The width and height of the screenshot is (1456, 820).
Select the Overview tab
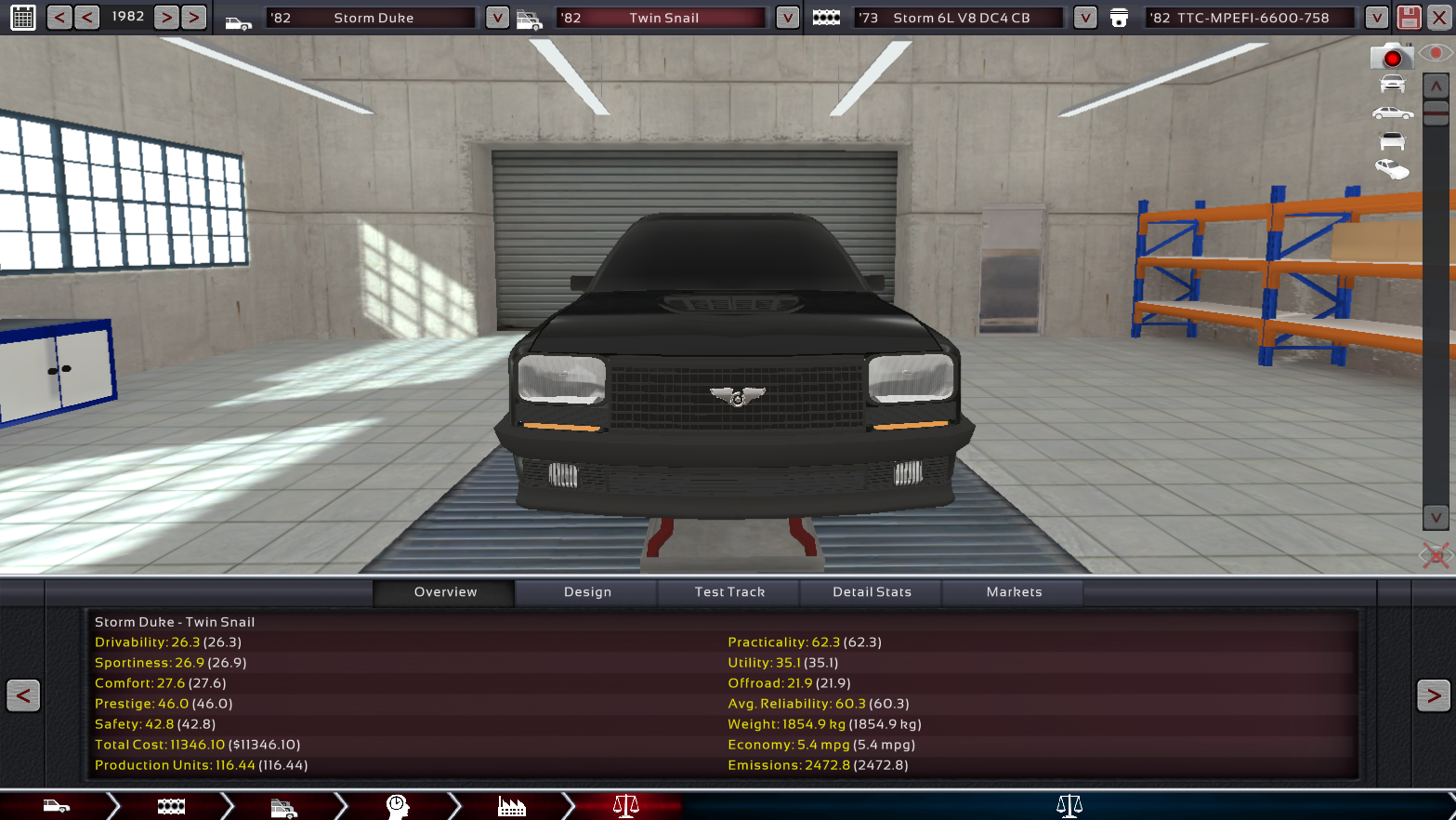(445, 592)
